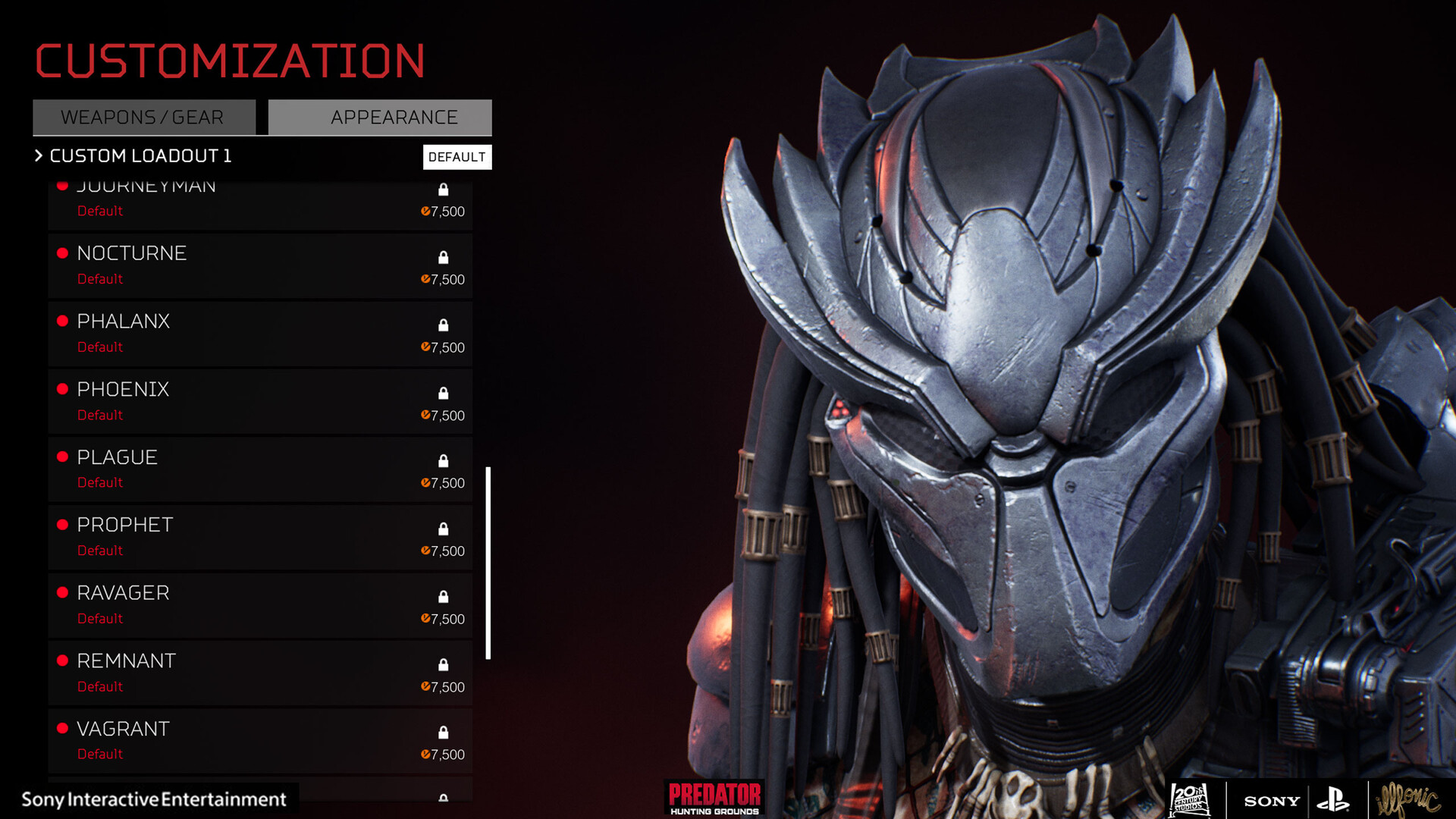The height and width of the screenshot is (819, 1456).
Task: Choose the Prophet mask row
Action: (x=259, y=537)
